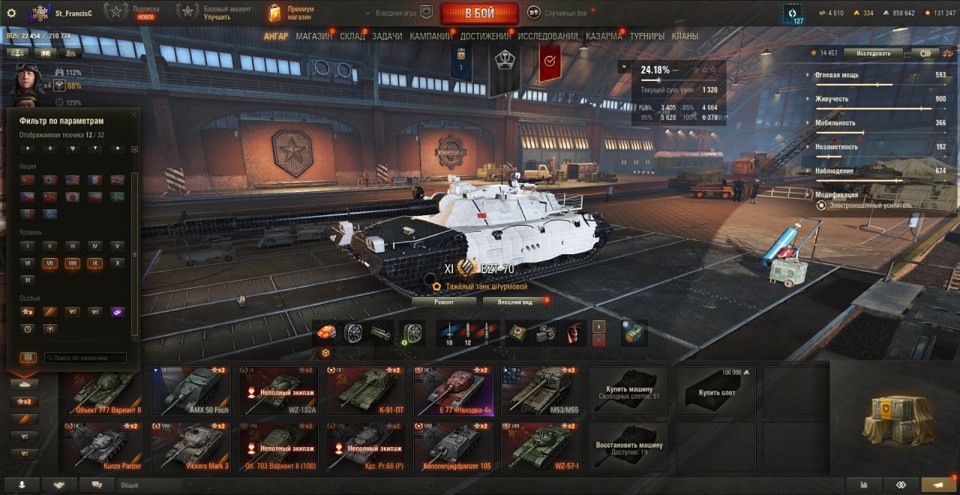960x495 pixels.
Task: Start battle with the В БОЙ button
Action: (x=479, y=13)
